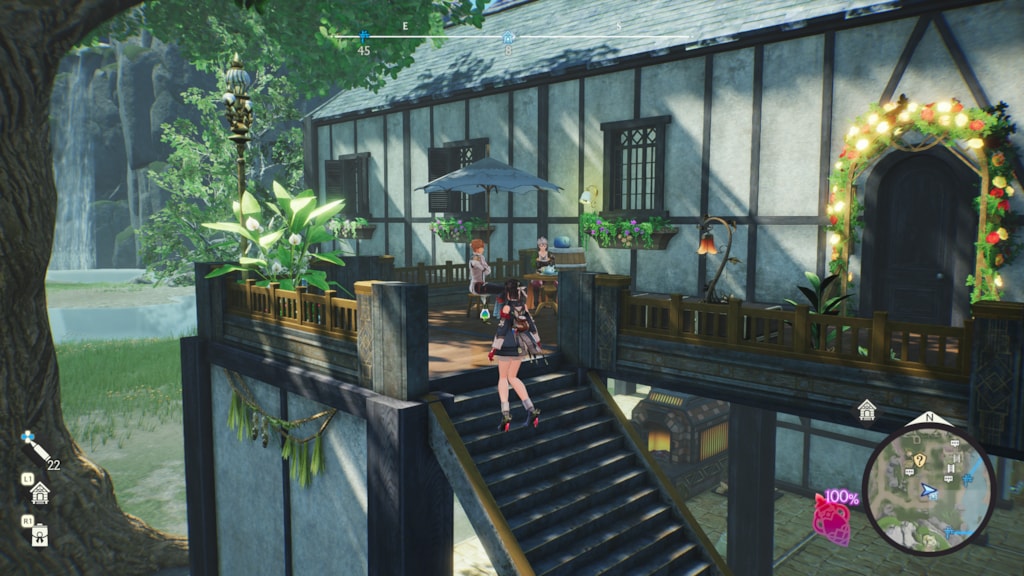Select the blue landmark marker on the compass
This screenshot has height=576, width=1024.
point(364,36)
